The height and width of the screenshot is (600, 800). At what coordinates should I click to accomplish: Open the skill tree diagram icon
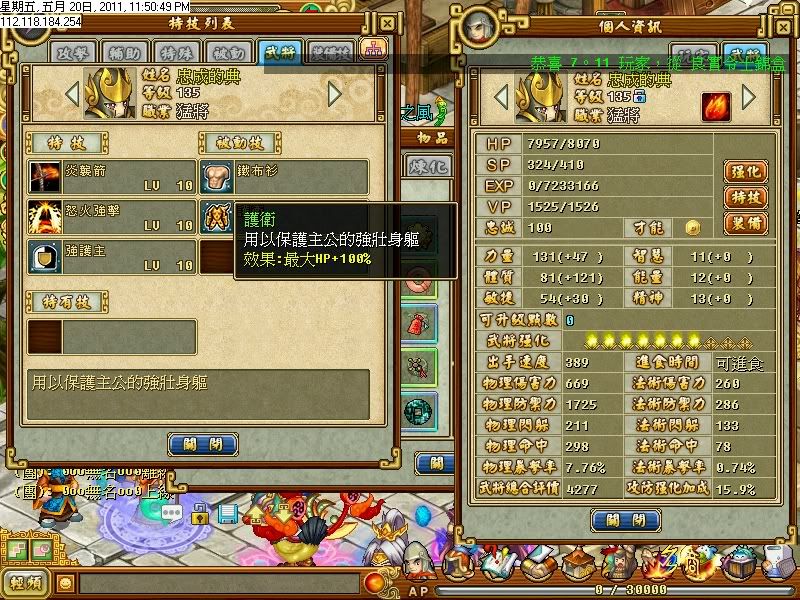375,49
